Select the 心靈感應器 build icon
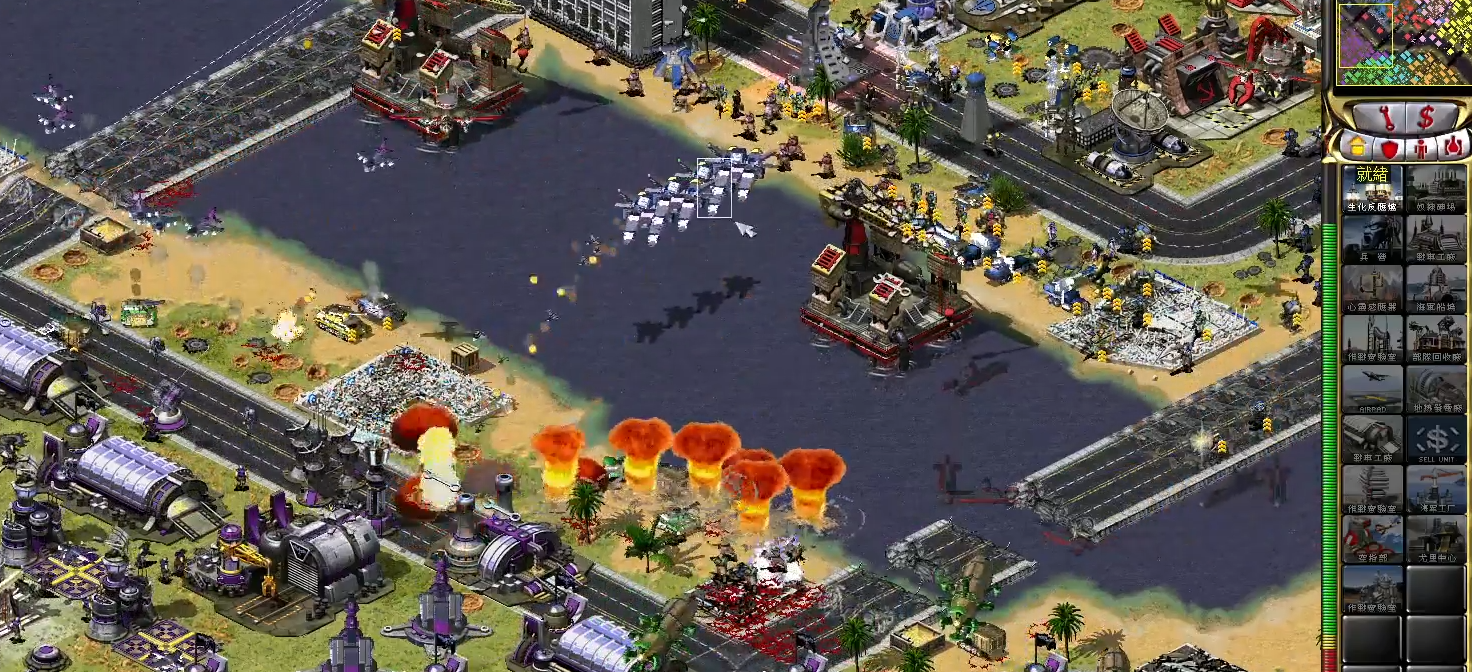 1372,289
